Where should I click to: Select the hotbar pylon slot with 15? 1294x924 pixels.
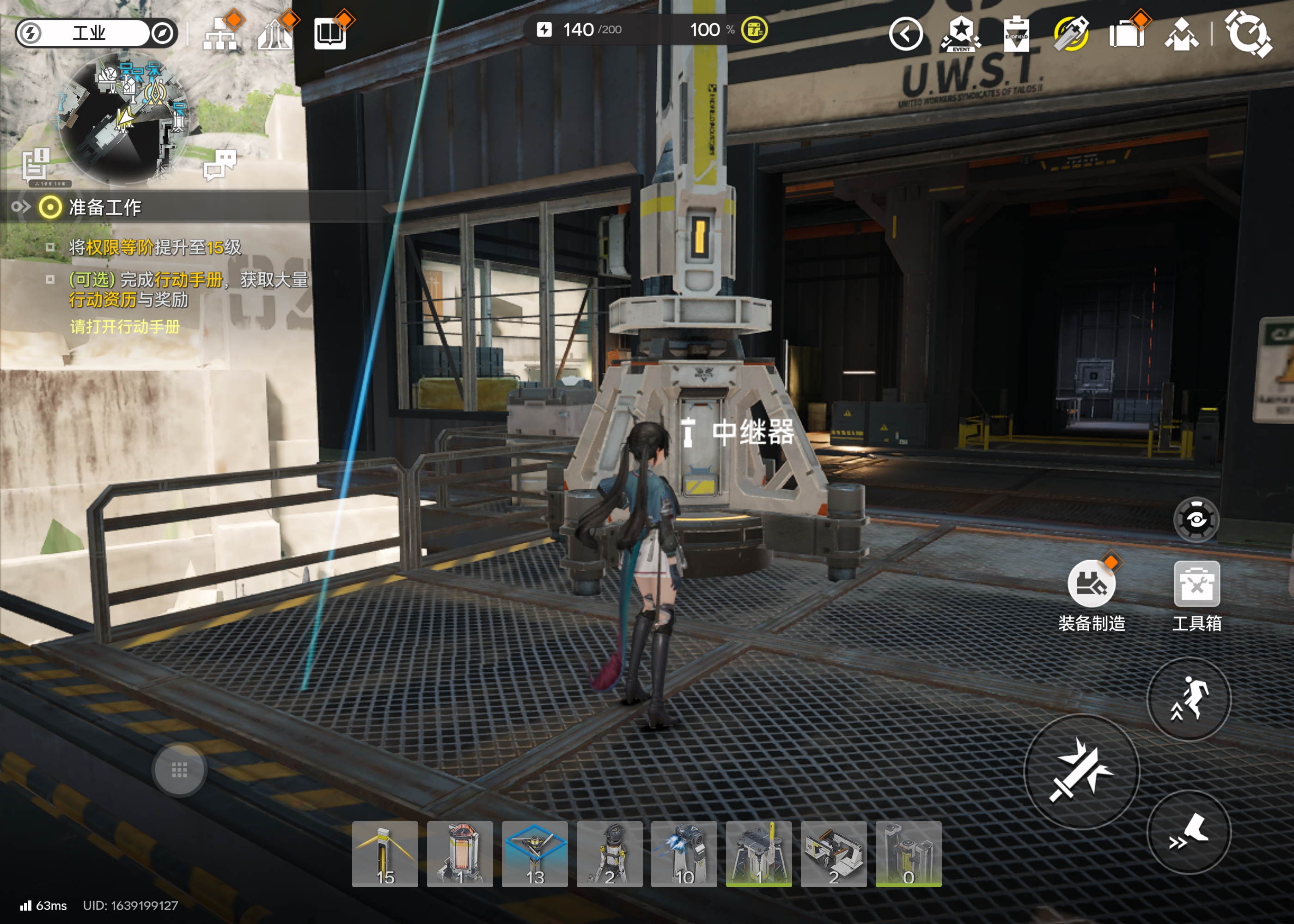pyautogui.click(x=385, y=853)
